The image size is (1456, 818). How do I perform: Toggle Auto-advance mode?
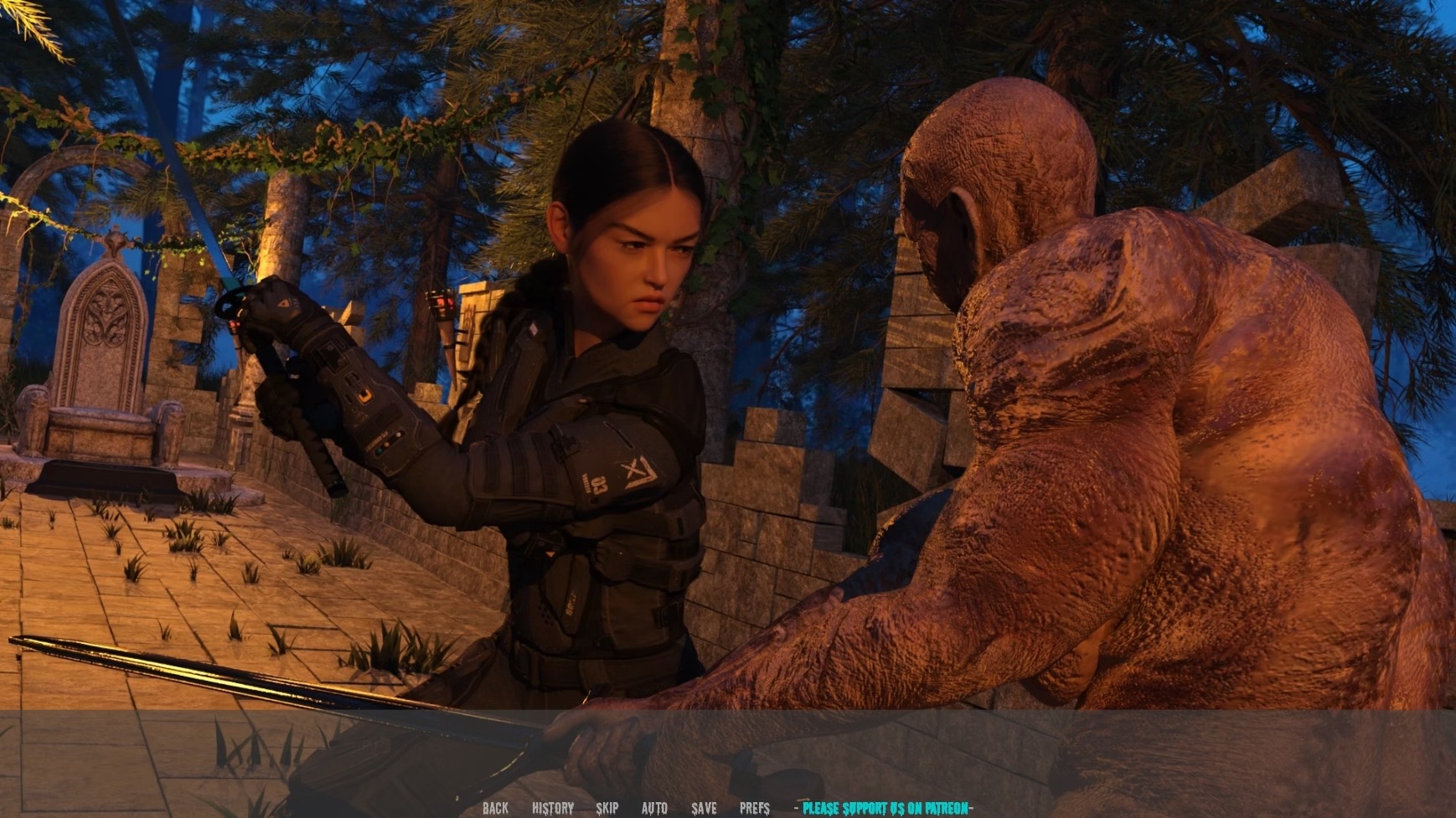click(654, 808)
